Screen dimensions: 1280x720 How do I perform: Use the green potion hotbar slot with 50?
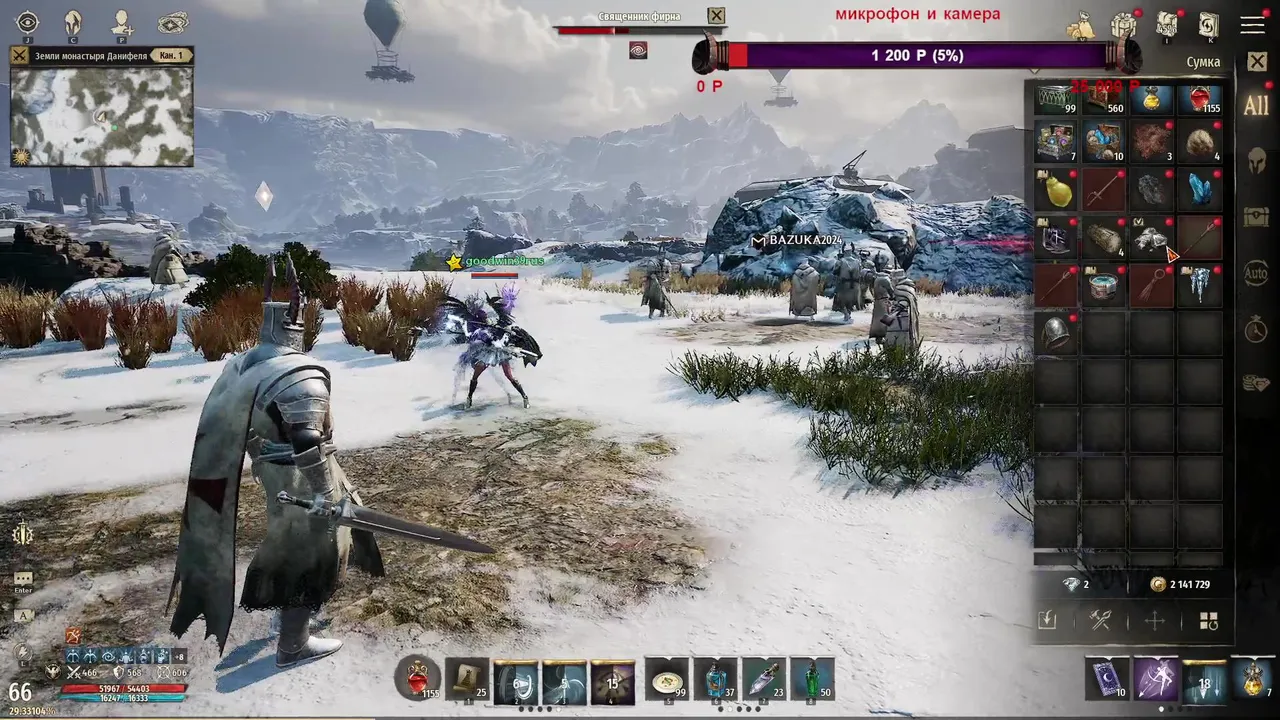[x=812, y=680]
